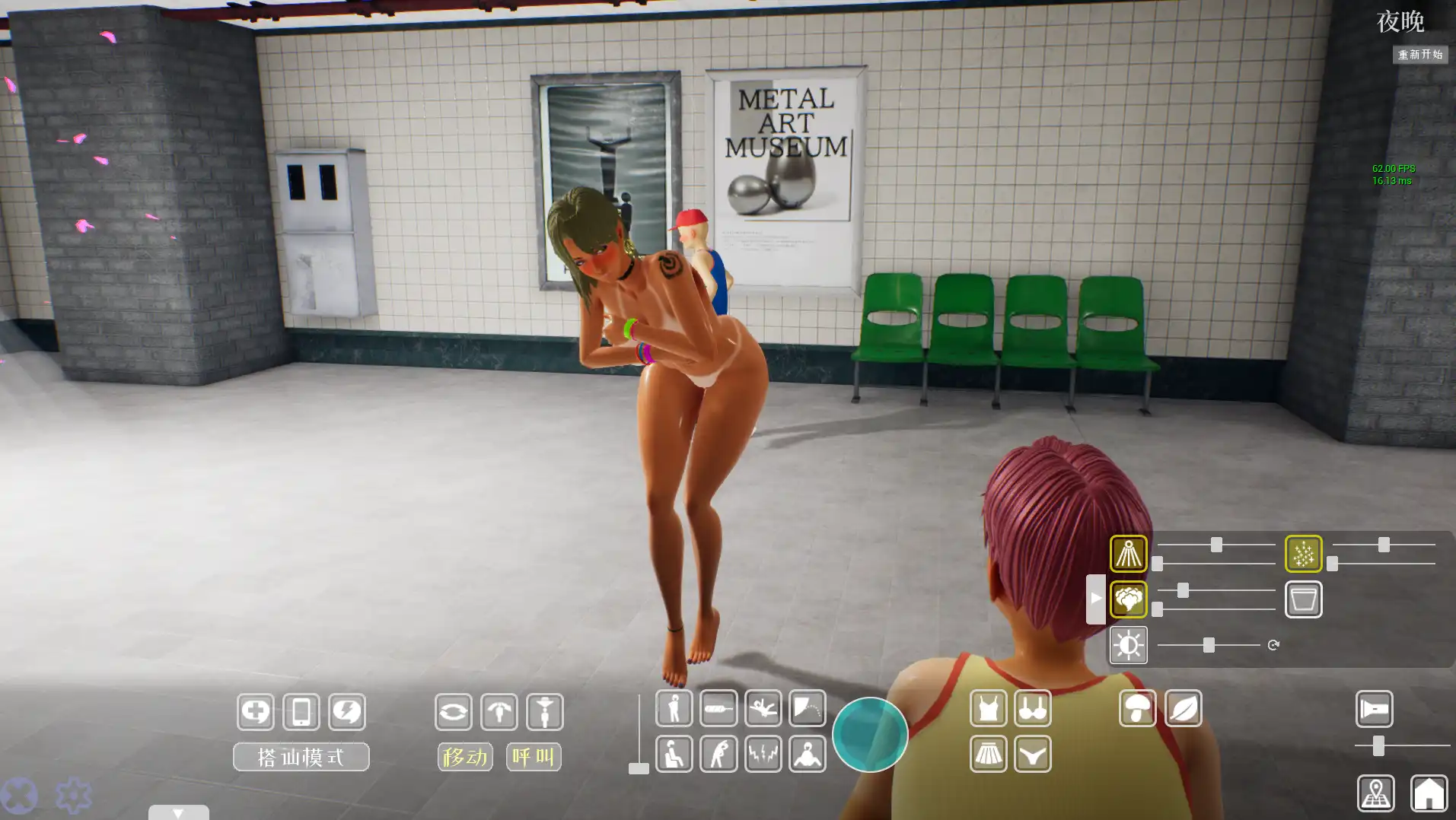1456x820 pixels.
Task: Select the mushroom icon
Action: pyautogui.click(x=1137, y=709)
